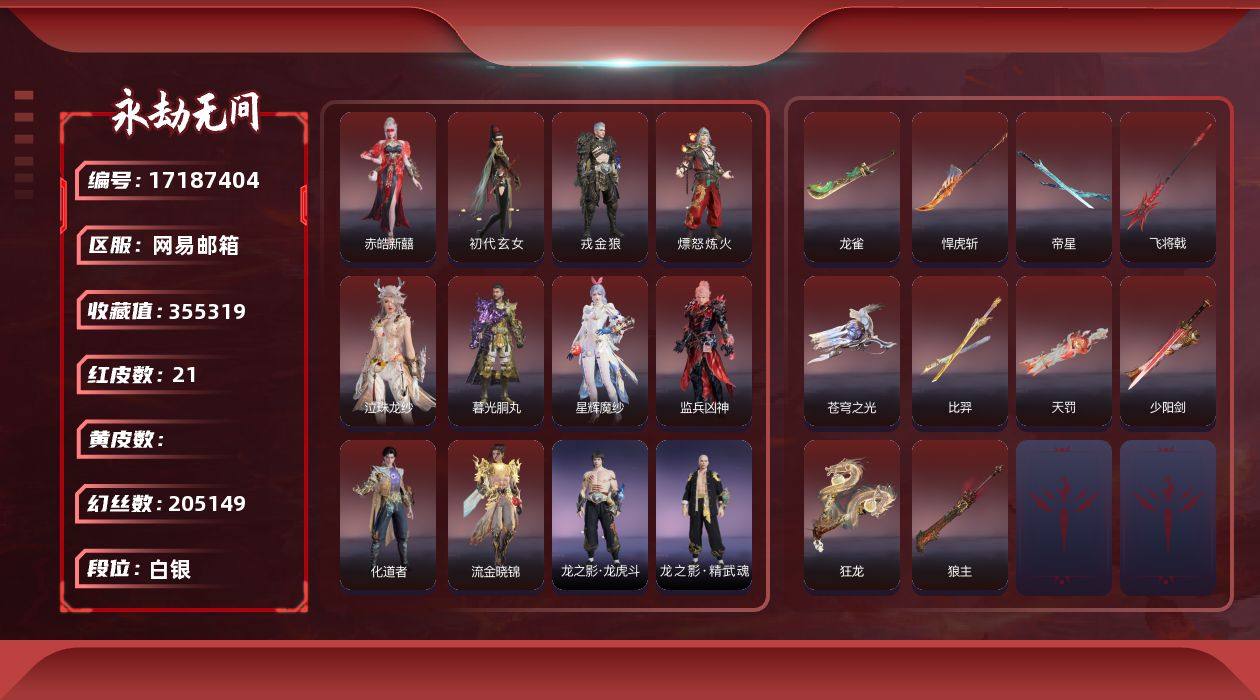Open the 狼主 weapon card
Screen dimensions: 1260x700
click(x=960, y=515)
